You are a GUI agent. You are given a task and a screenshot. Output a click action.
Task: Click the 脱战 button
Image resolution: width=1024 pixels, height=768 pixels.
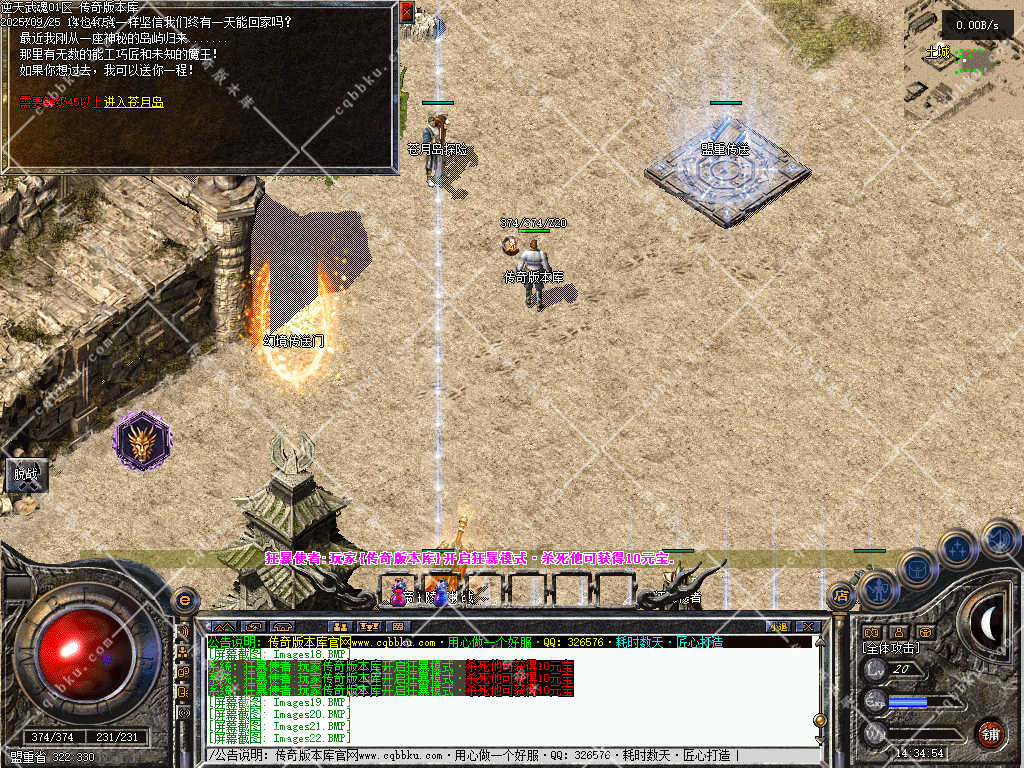[25, 474]
